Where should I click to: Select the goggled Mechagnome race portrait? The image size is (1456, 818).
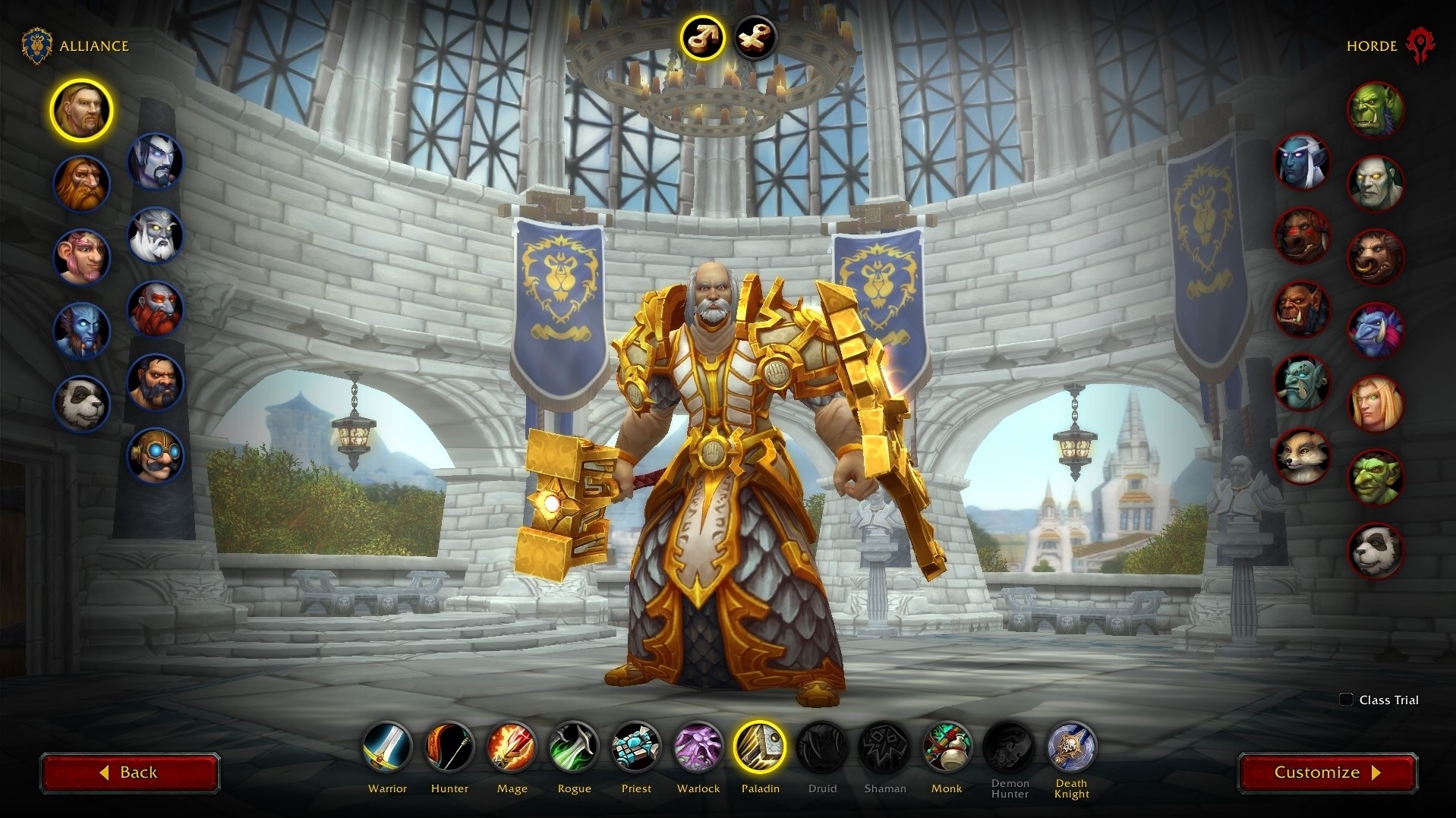155,455
